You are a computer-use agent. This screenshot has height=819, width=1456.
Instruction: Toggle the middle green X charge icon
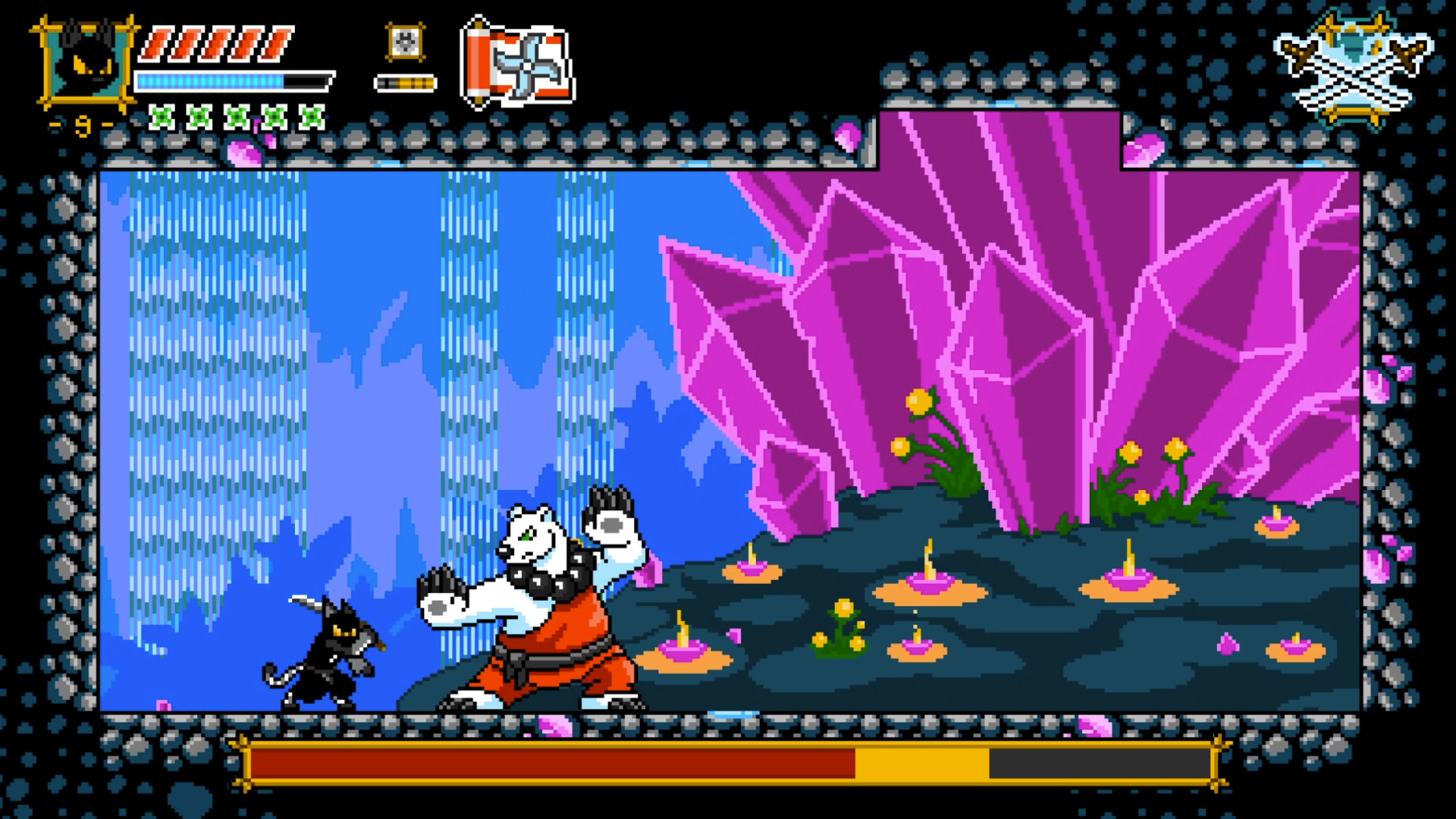point(235,115)
